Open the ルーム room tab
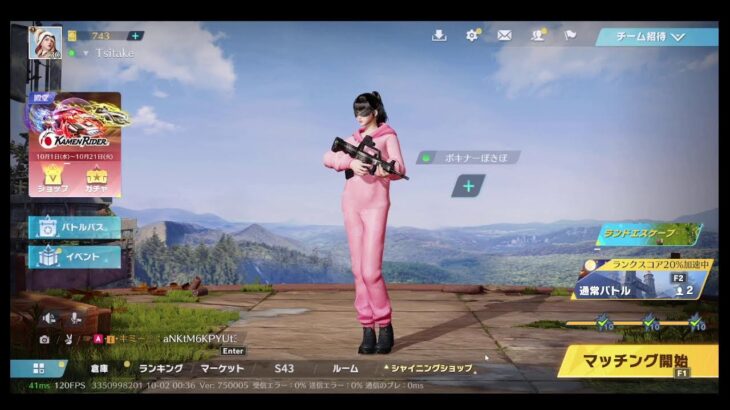730x410 pixels. point(345,368)
